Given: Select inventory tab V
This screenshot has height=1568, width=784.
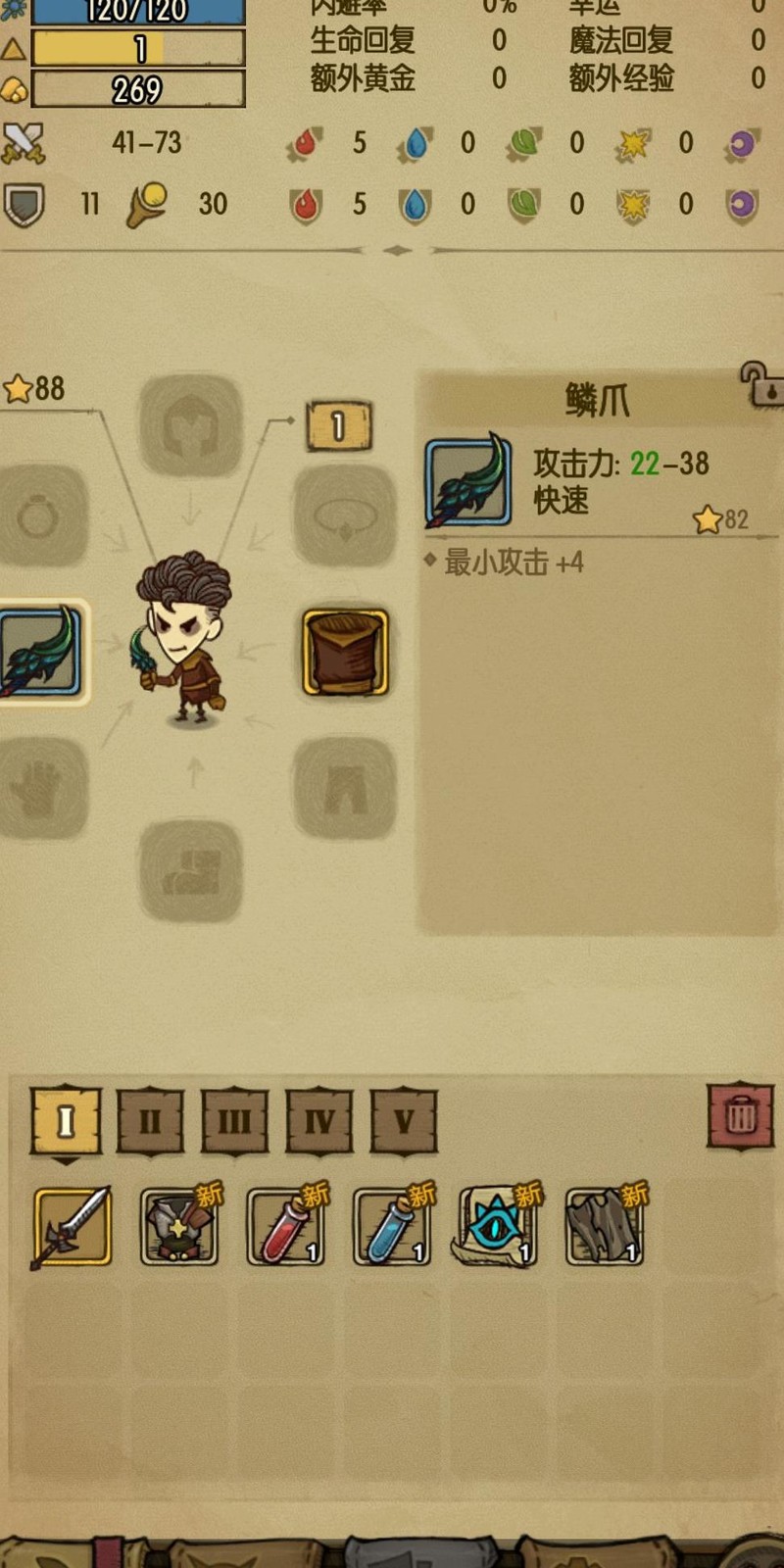Looking at the screenshot, I should (x=404, y=1120).
